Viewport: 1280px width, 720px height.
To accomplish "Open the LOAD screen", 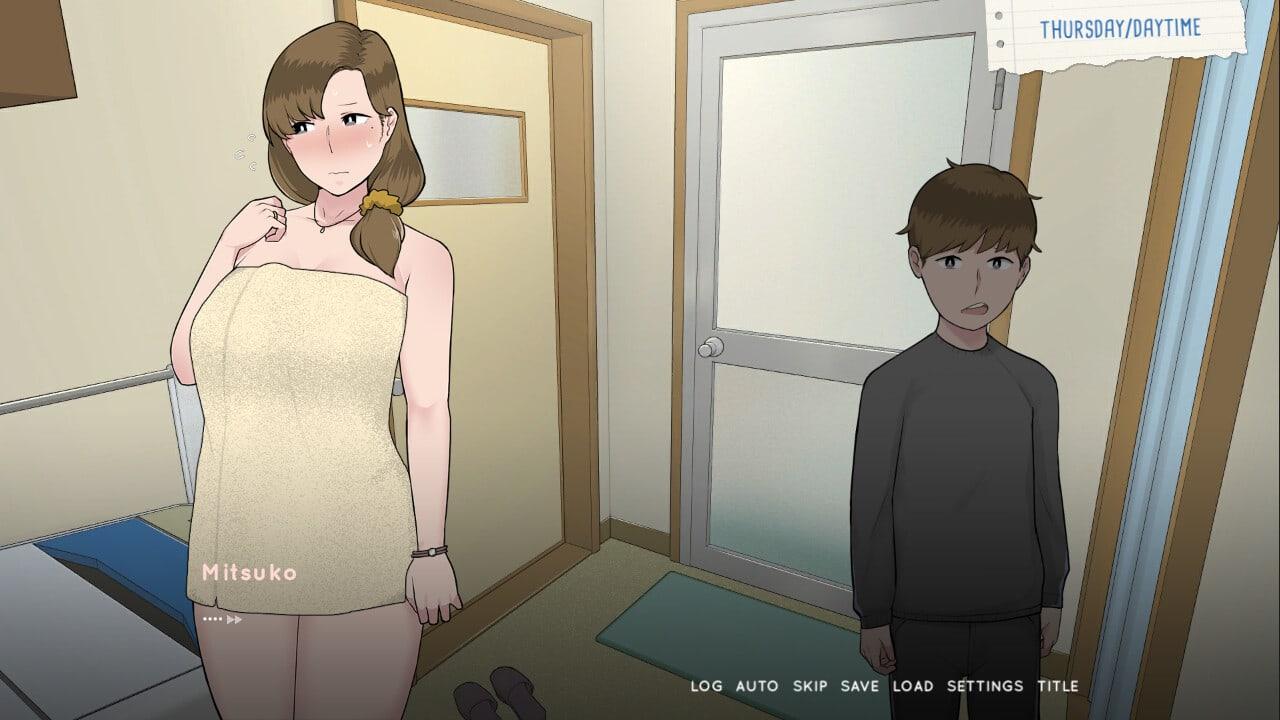I will tap(914, 686).
